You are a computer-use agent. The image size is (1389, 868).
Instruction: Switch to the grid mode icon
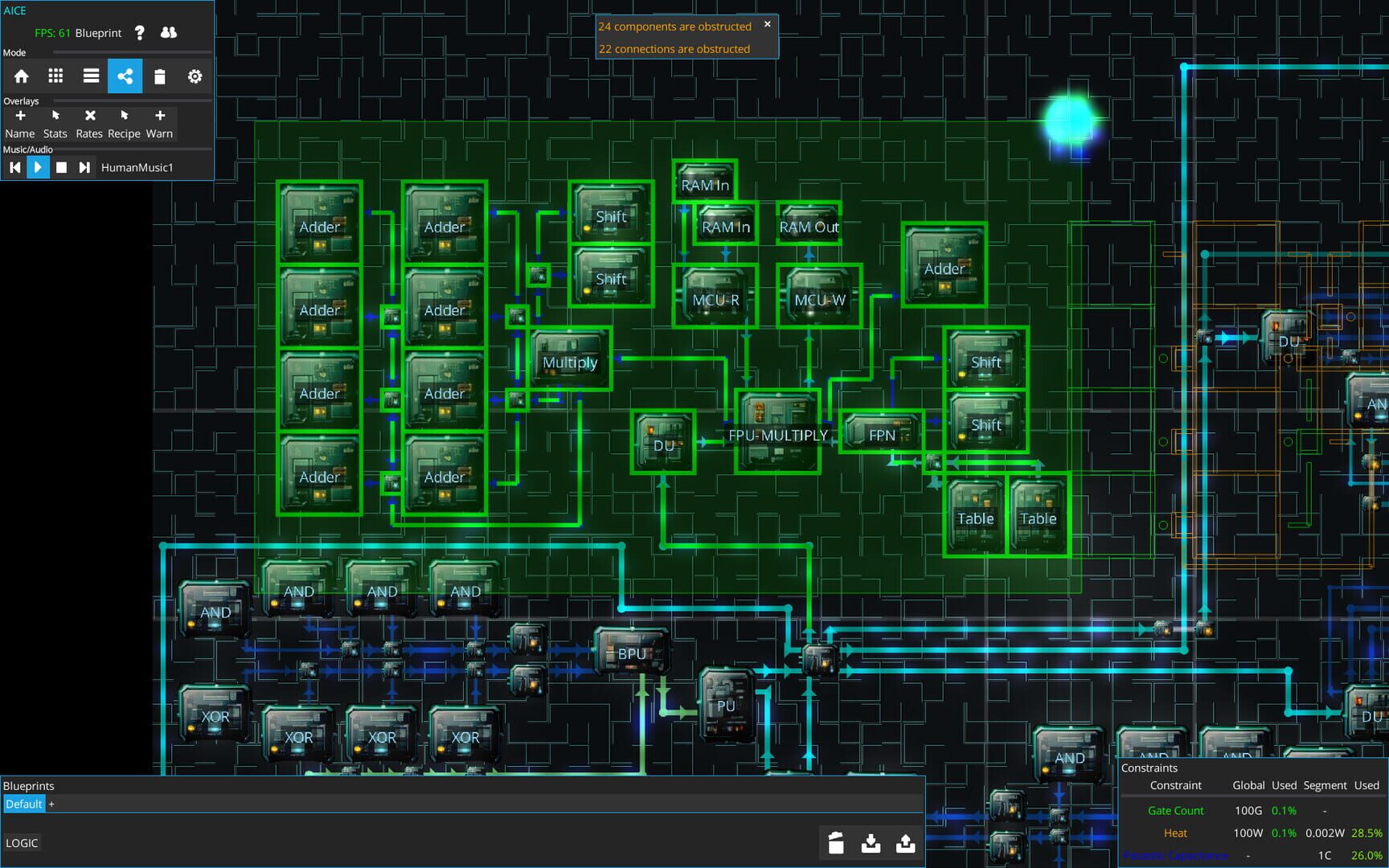click(55, 76)
